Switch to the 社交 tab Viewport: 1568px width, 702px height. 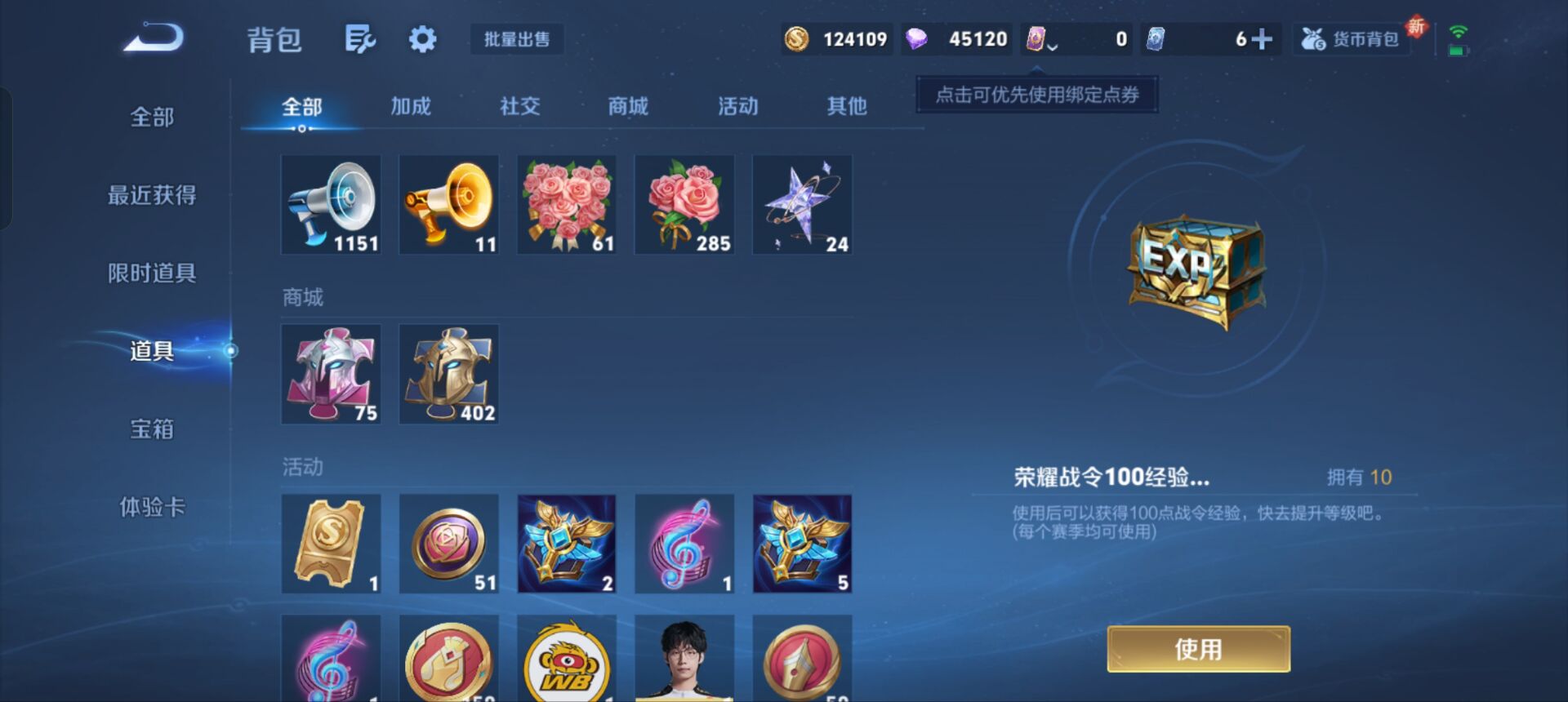click(x=519, y=105)
